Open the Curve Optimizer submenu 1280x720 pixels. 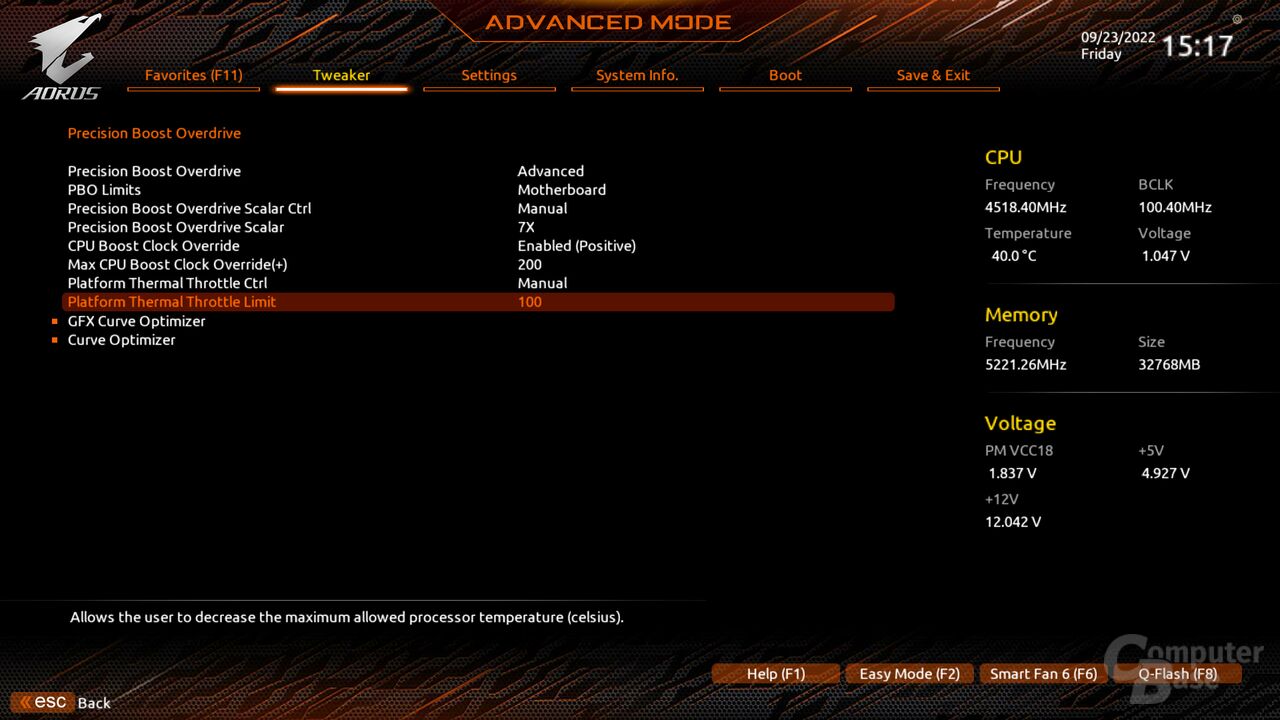coord(121,340)
